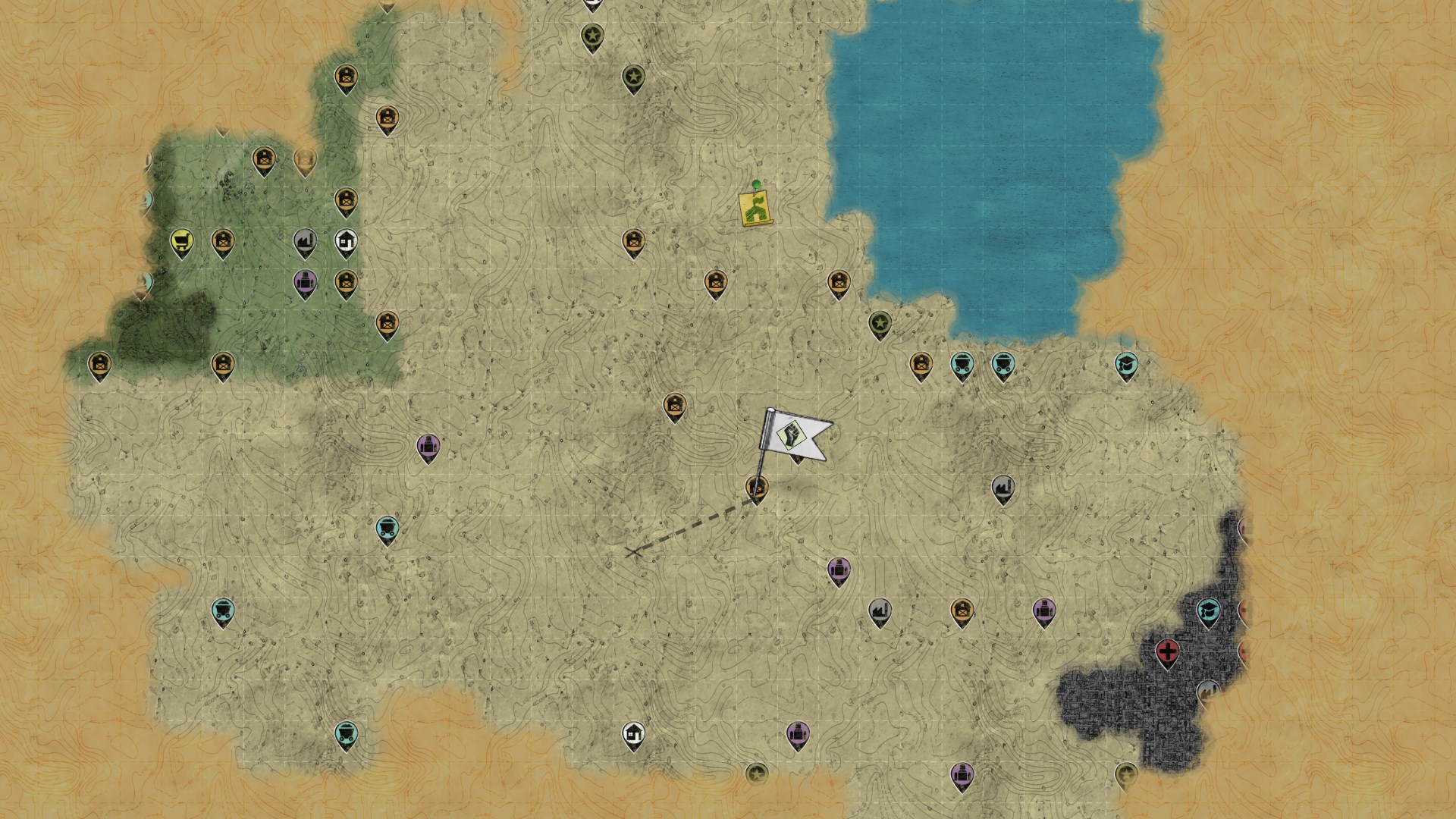The height and width of the screenshot is (819, 1456).
Task: Select the yellow shopping cart trader pin
Action: [x=181, y=242]
